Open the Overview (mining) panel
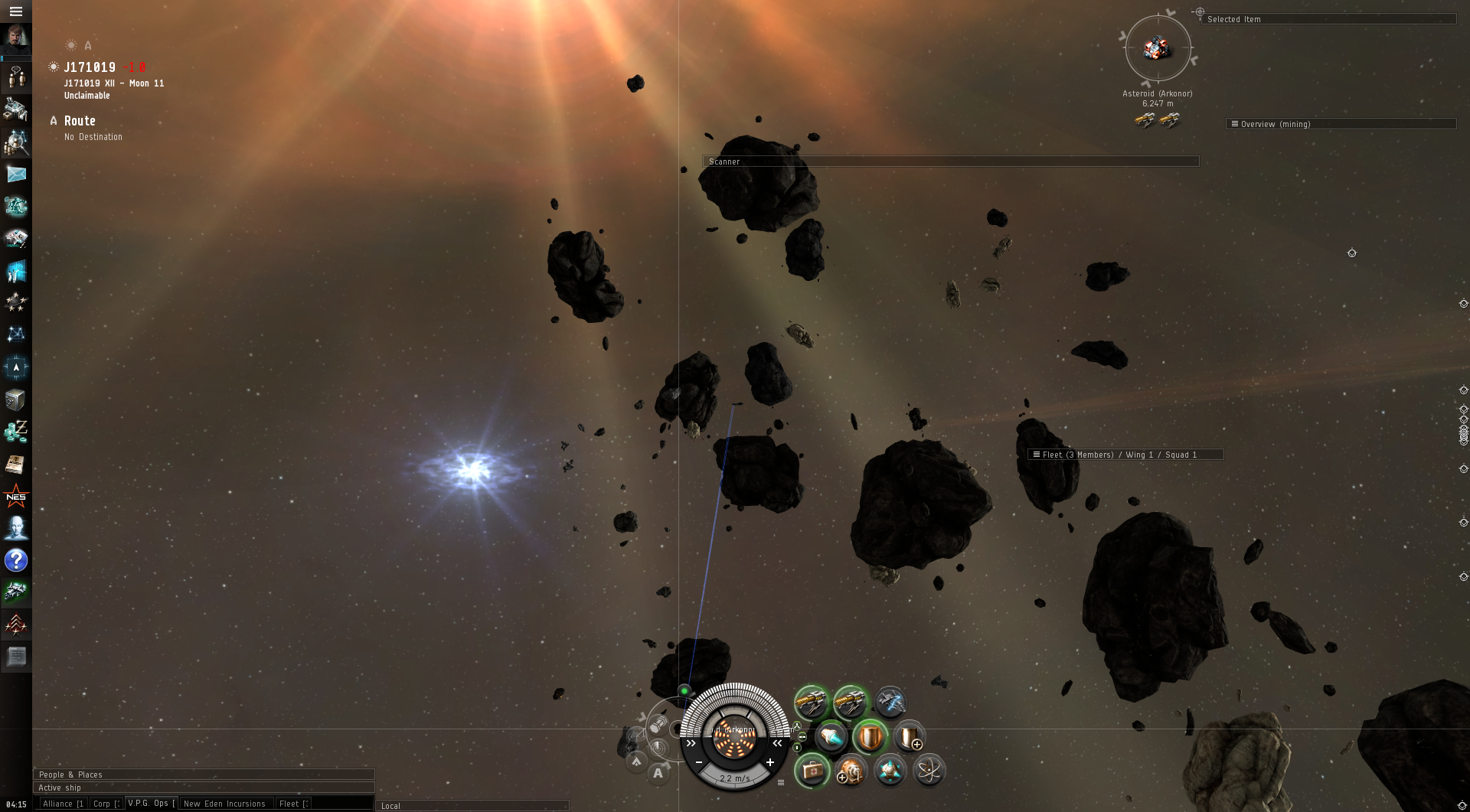The image size is (1470, 812). point(1340,124)
